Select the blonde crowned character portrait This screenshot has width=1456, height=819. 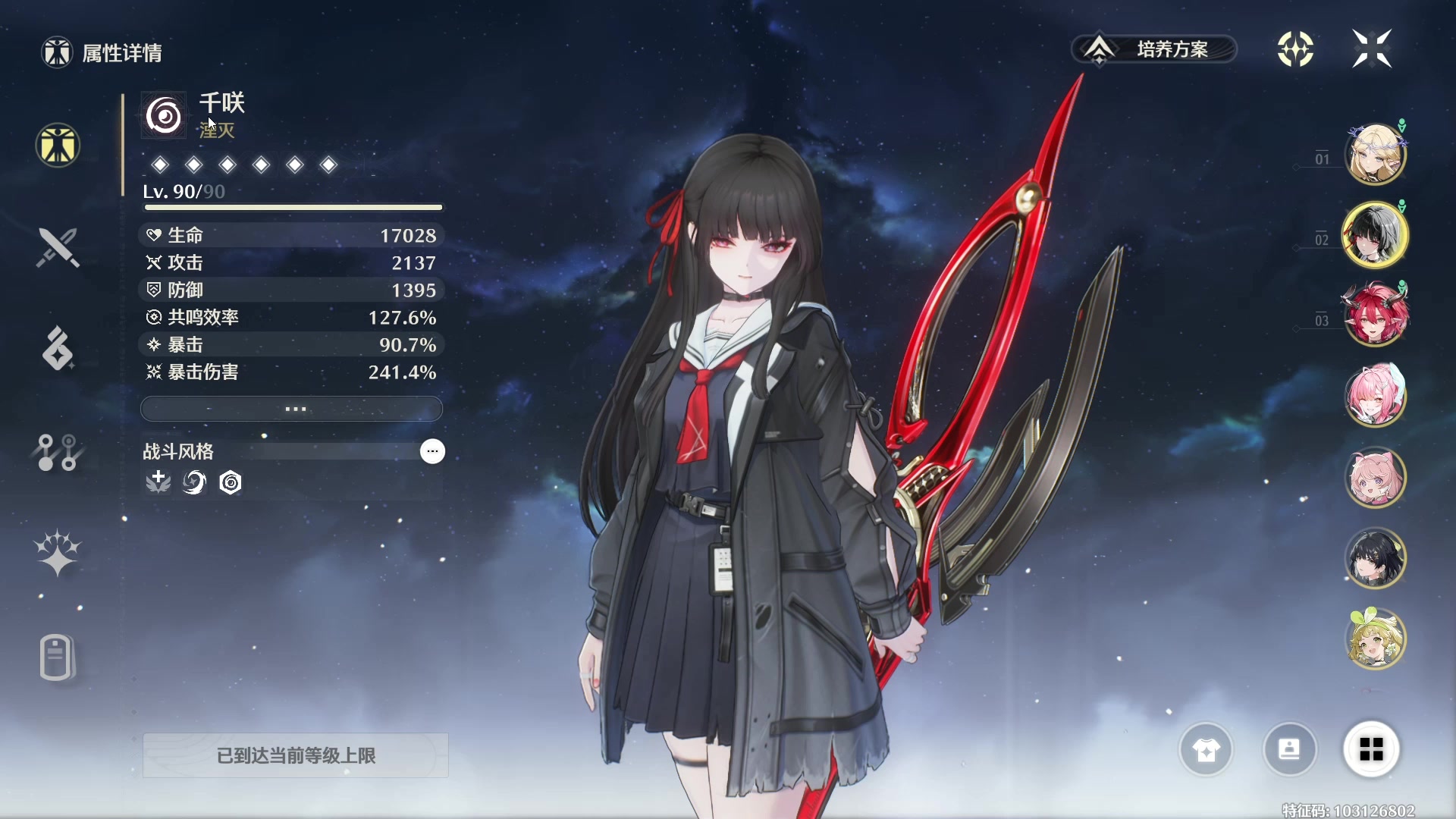click(x=1375, y=155)
